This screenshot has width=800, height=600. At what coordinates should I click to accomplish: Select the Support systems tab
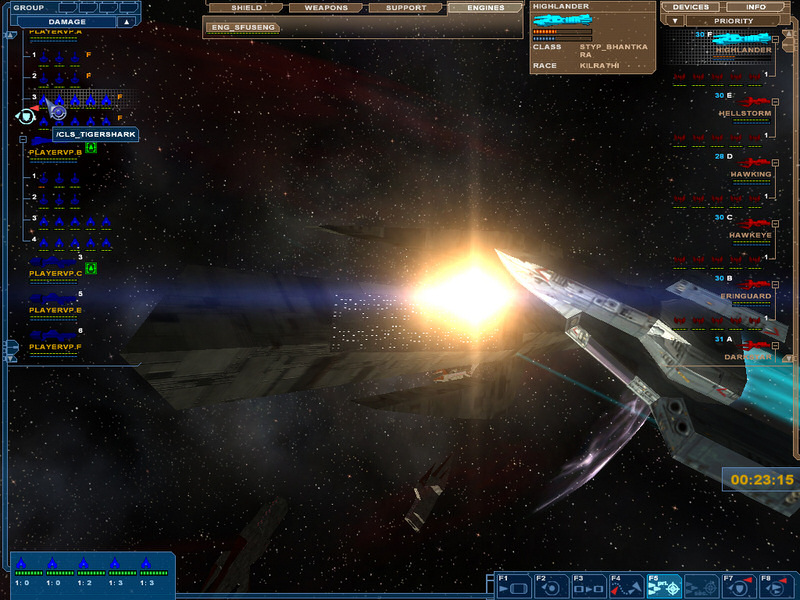click(x=407, y=8)
